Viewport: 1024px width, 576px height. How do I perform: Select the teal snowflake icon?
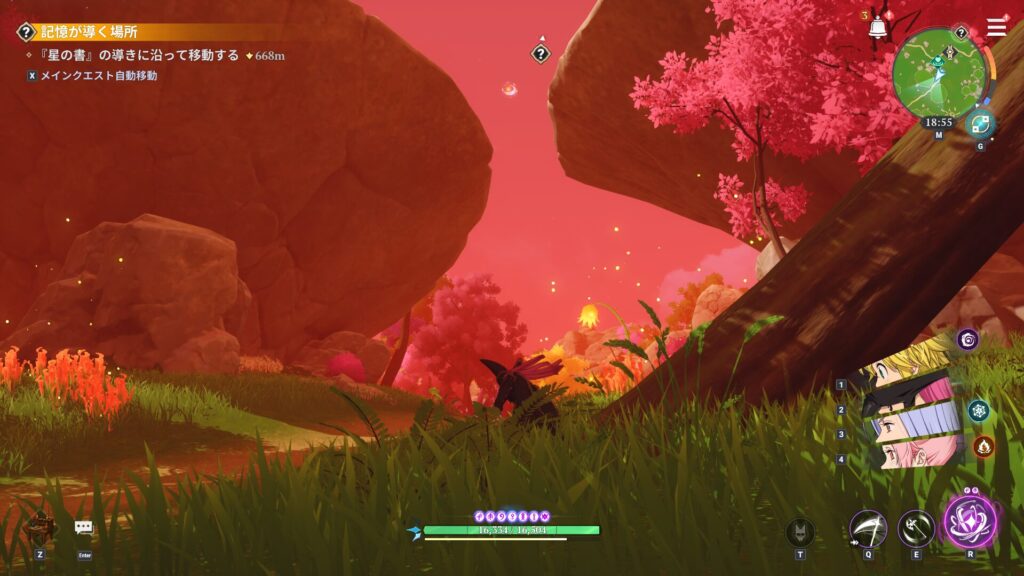pyautogui.click(x=978, y=410)
